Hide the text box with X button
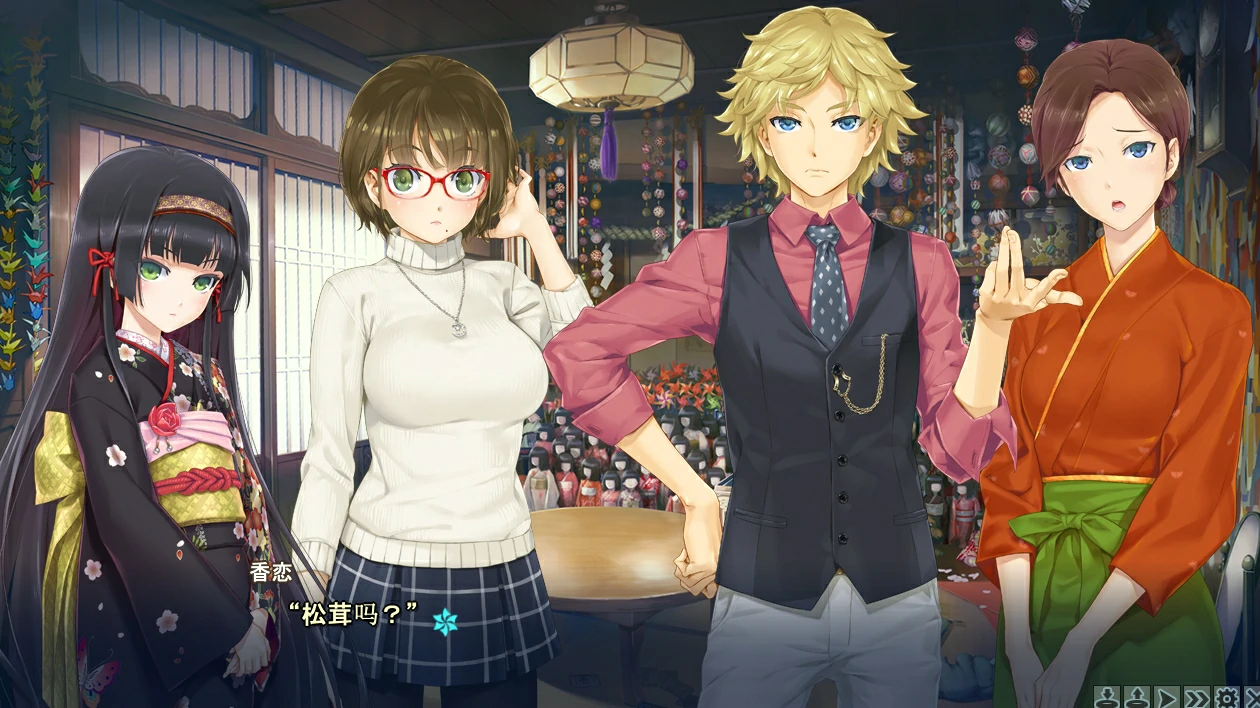Viewport: 1260px width, 708px height. tap(1251, 696)
